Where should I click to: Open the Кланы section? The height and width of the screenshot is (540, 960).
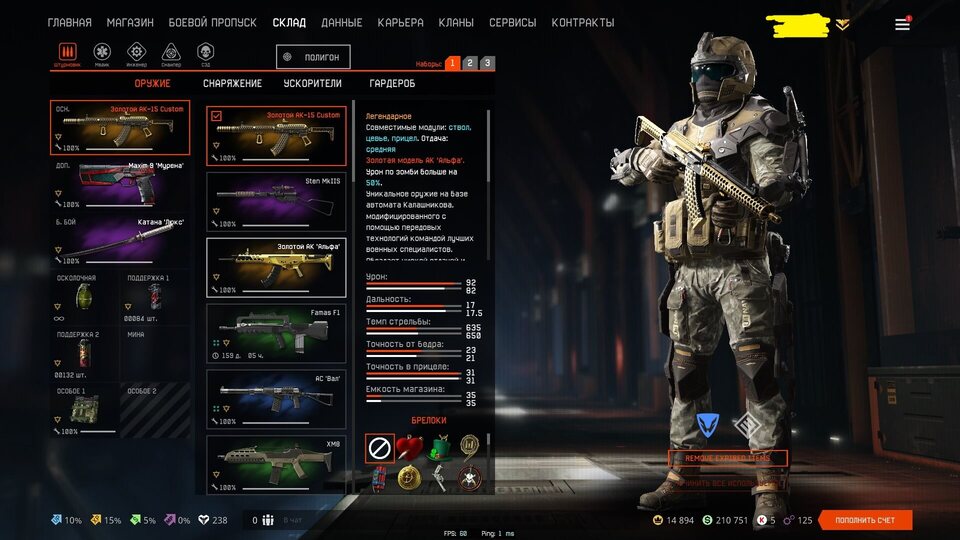(x=456, y=22)
